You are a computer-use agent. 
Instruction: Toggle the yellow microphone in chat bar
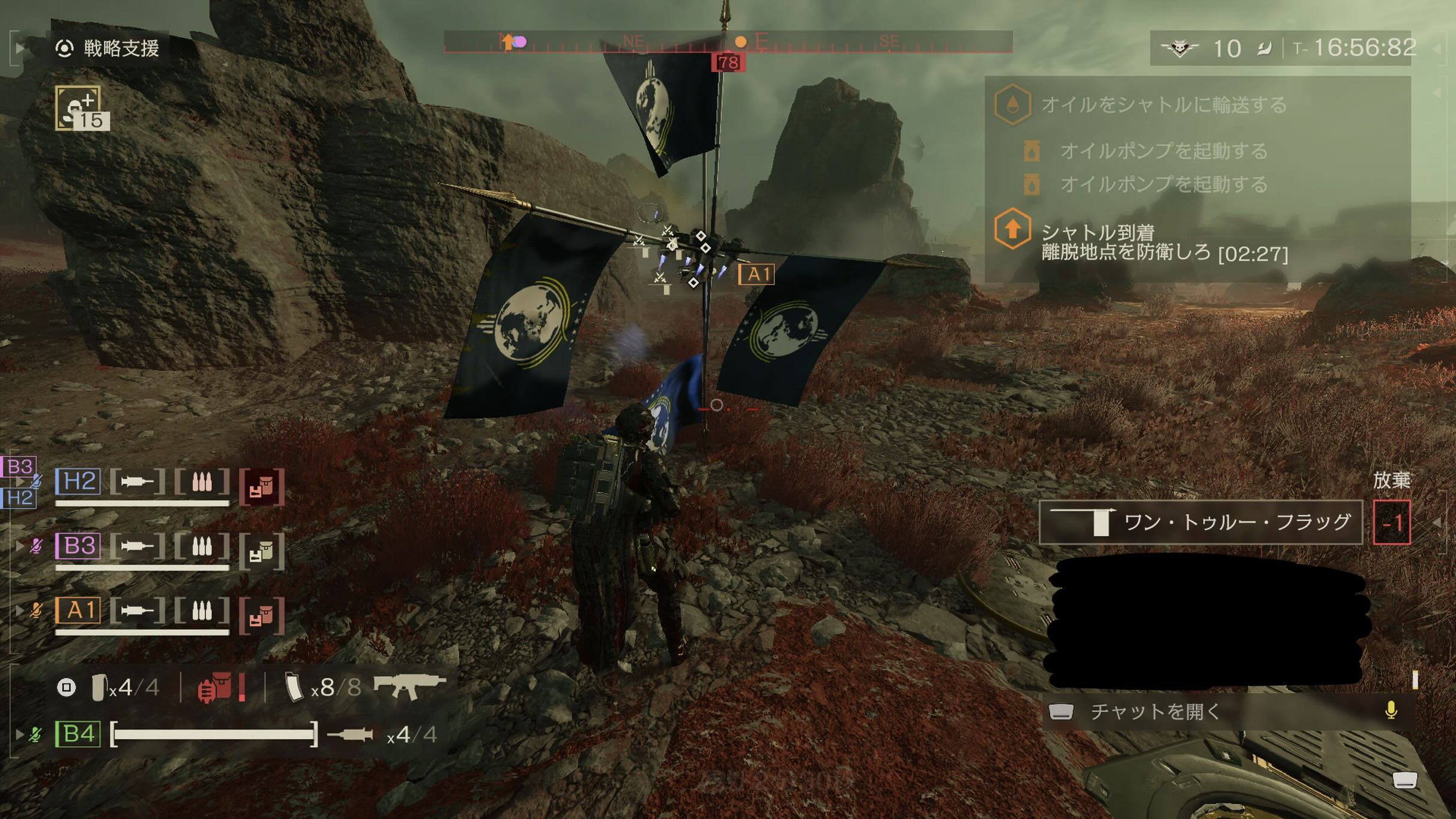(x=1391, y=710)
